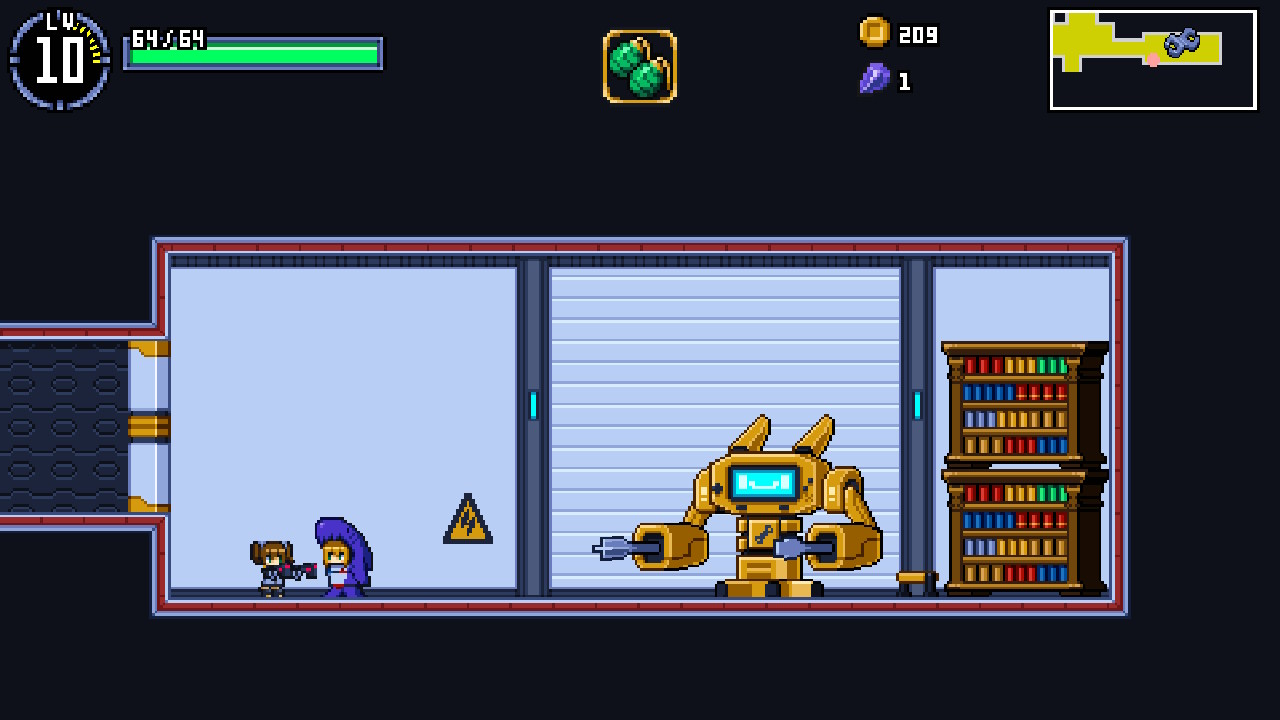Click the gold coin currency icon

pos(873,34)
